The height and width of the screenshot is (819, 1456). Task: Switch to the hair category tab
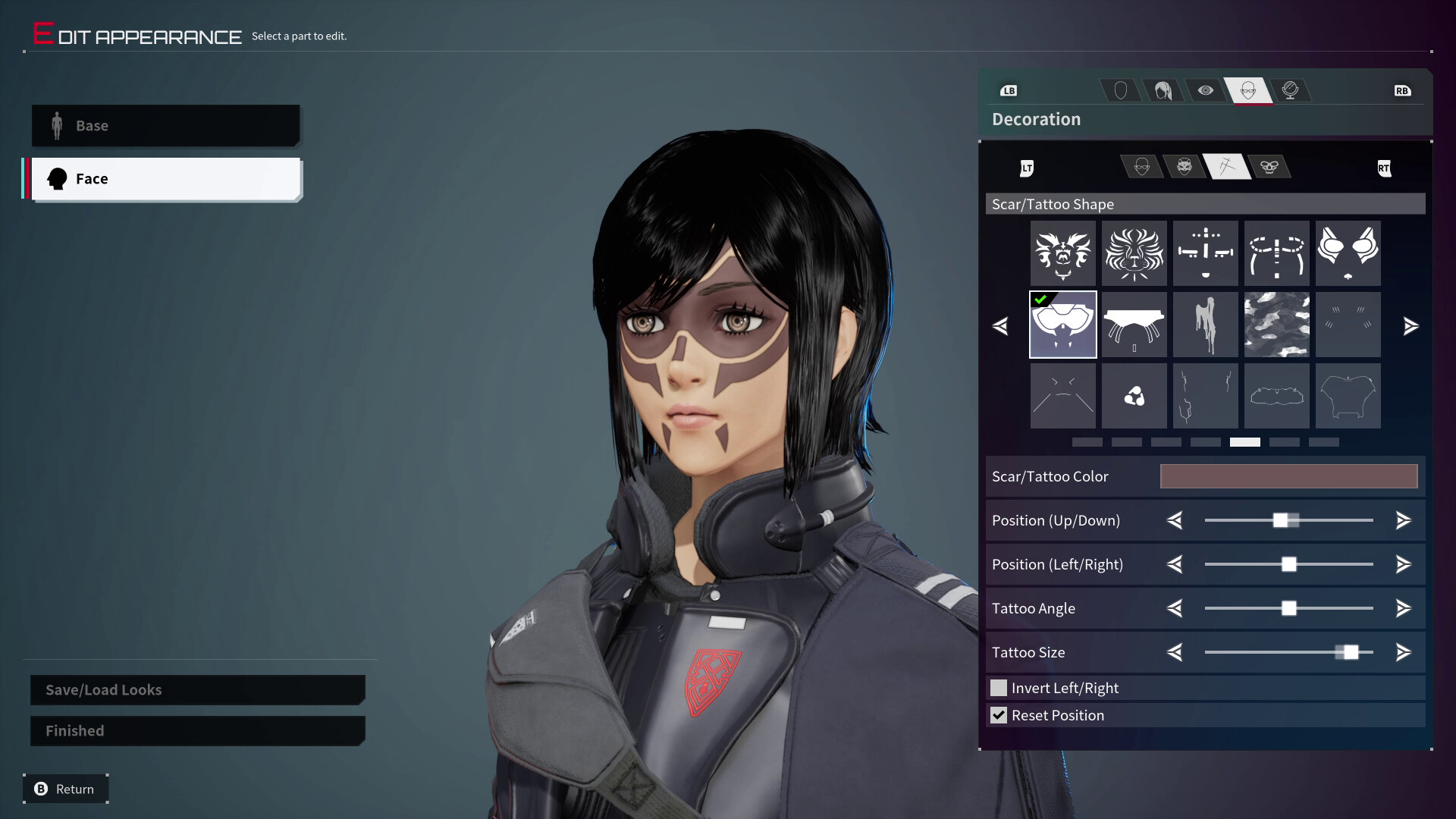(x=1163, y=91)
